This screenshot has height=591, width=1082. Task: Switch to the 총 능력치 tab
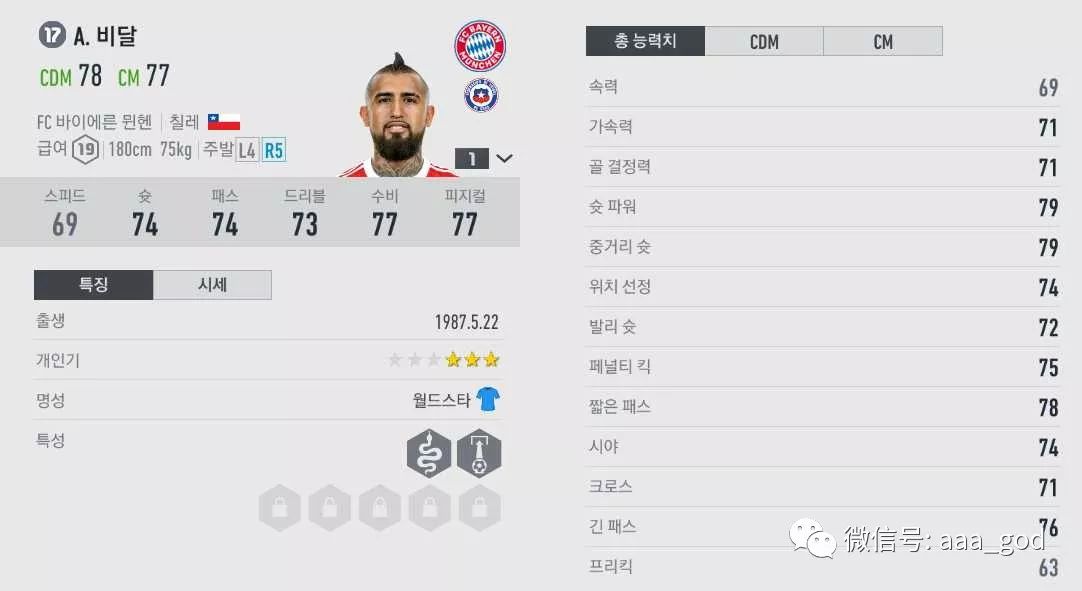645,41
